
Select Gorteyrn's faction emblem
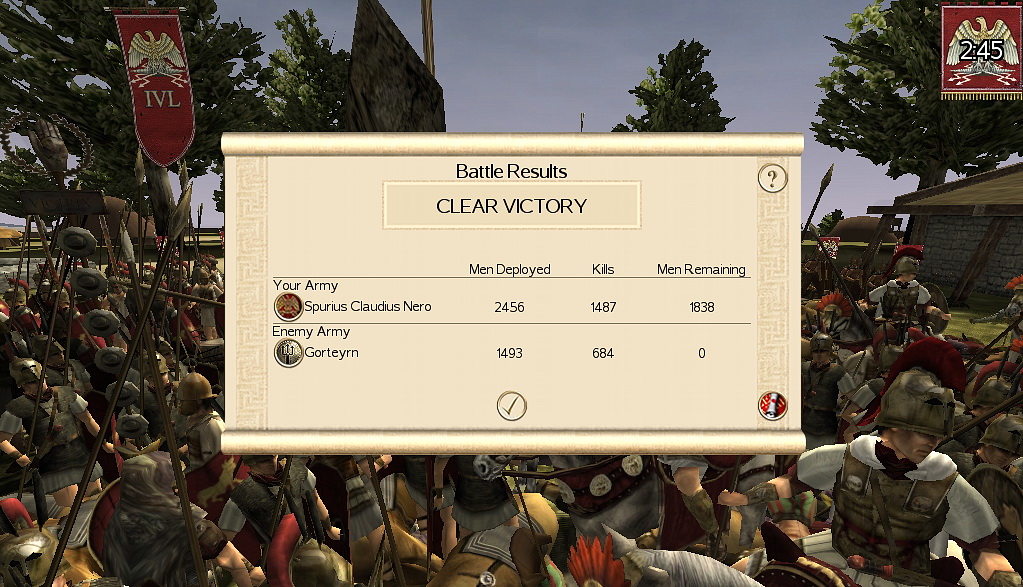tap(288, 353)
